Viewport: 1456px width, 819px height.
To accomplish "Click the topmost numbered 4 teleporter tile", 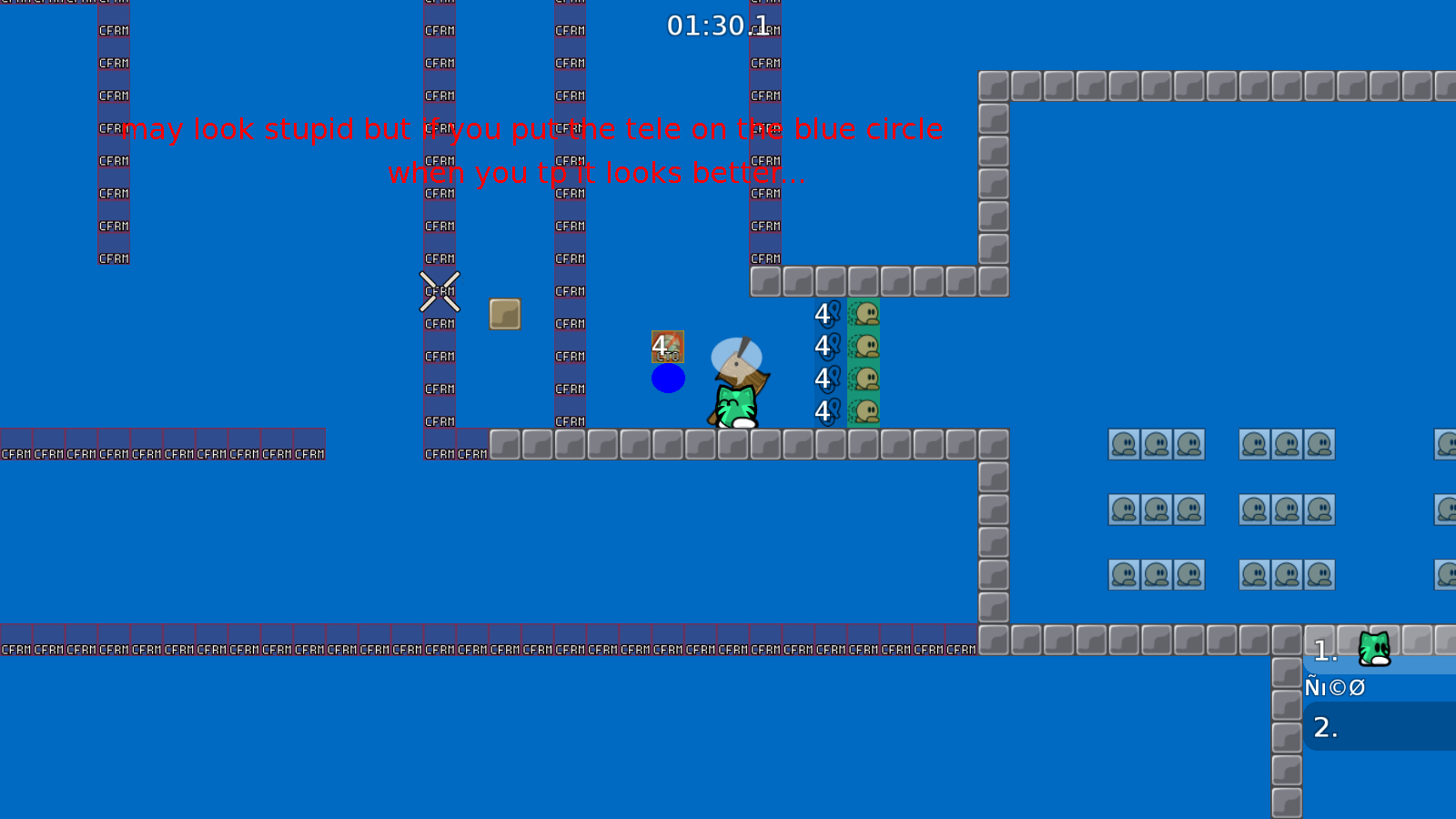I will click(x=824, y=313).
